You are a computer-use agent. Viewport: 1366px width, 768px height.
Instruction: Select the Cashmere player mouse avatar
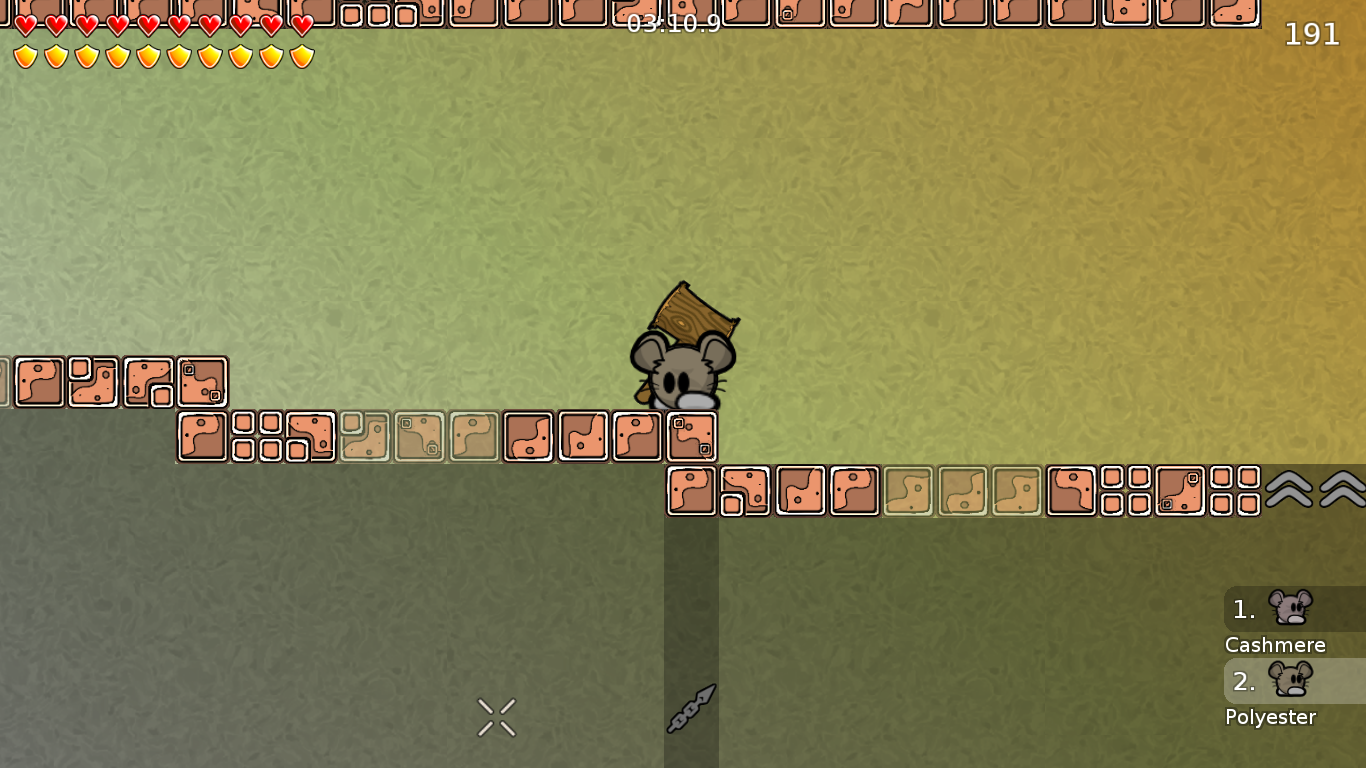coord(1290,606)
